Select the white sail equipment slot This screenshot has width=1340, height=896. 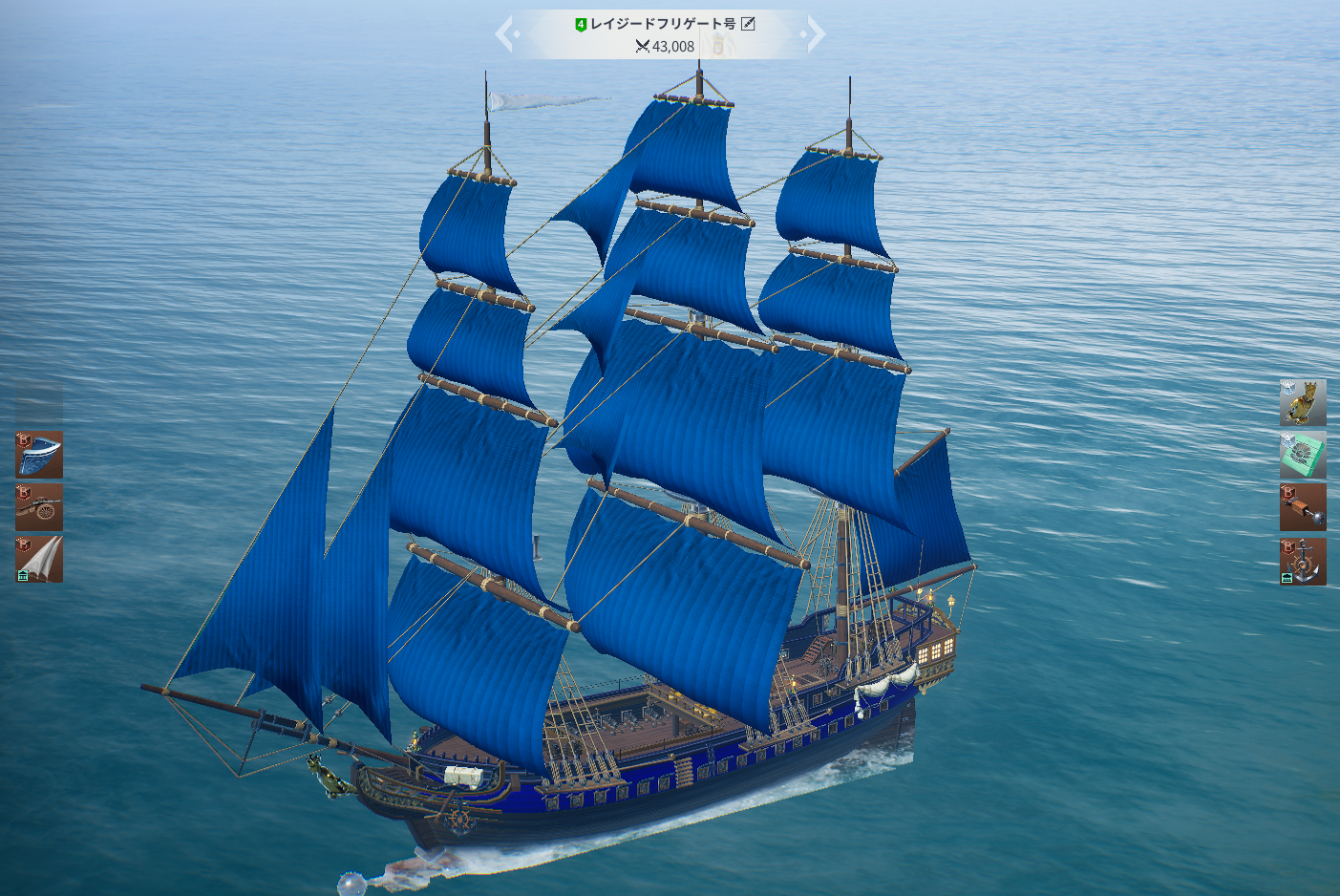click(39, 559)
